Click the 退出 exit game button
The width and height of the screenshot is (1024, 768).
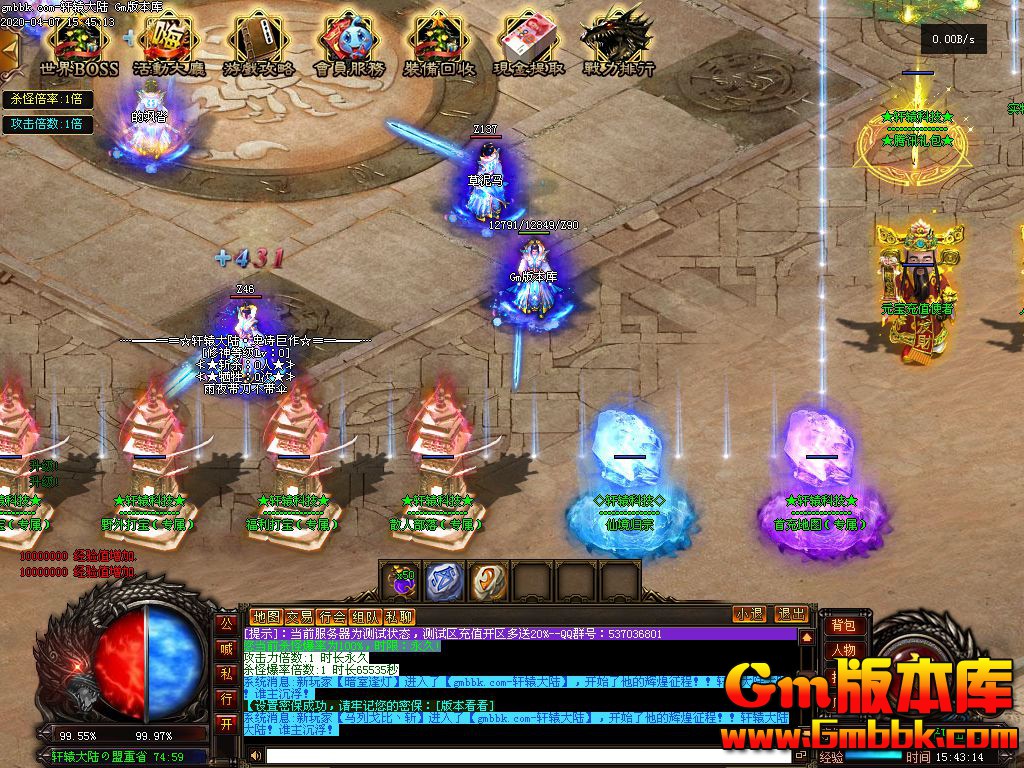coord(791,614)
